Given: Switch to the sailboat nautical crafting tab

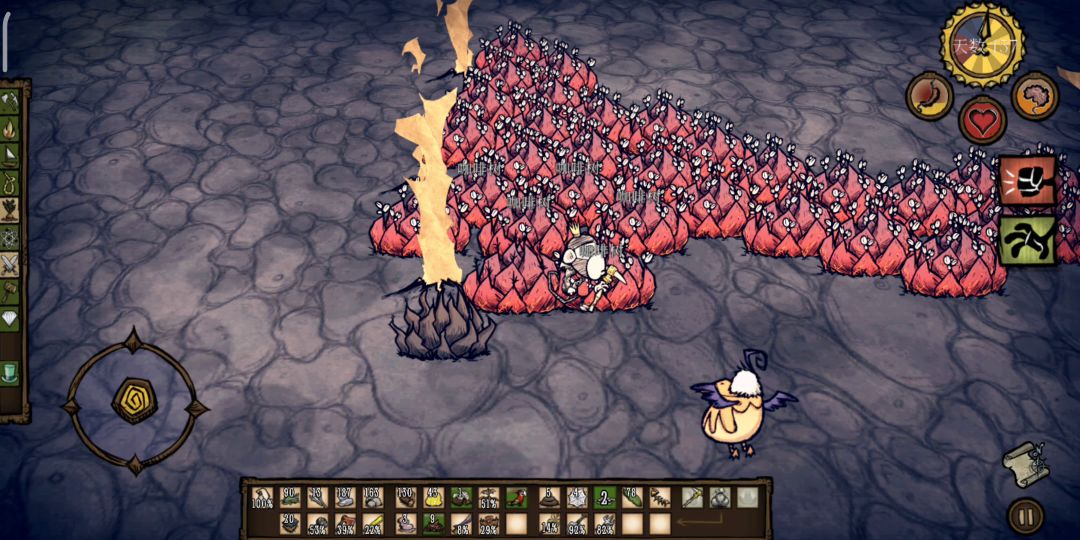Looking at the screenshot, I should point(12,155).
